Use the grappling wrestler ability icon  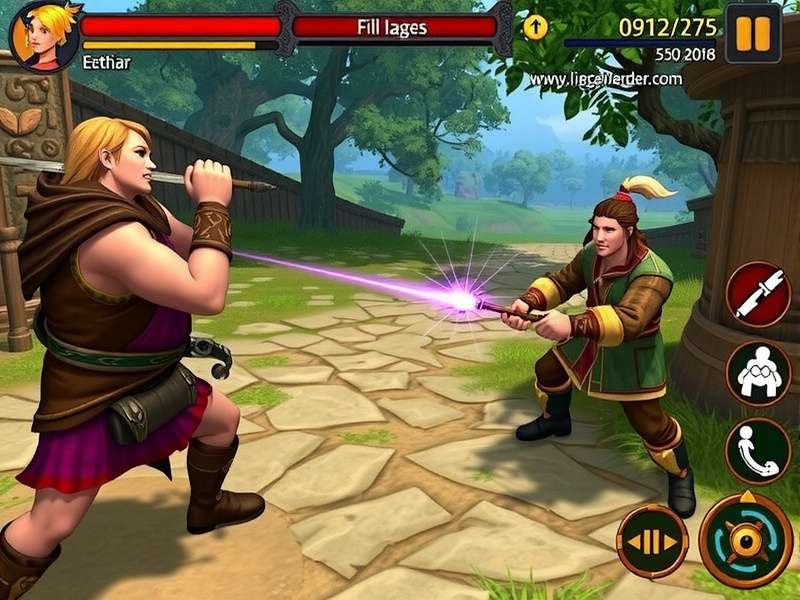[758, 373]
